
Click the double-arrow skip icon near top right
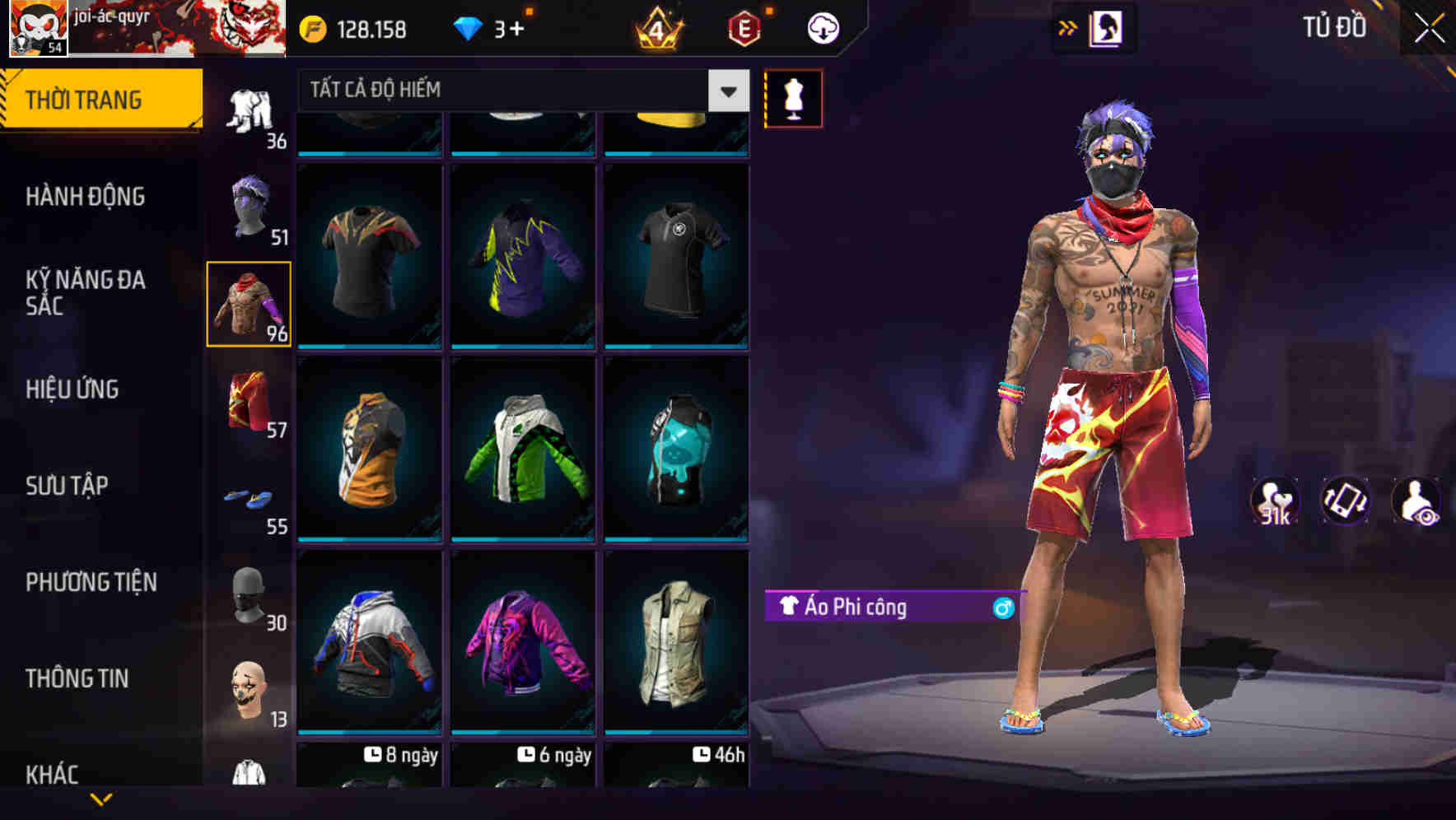(1068, 26)
